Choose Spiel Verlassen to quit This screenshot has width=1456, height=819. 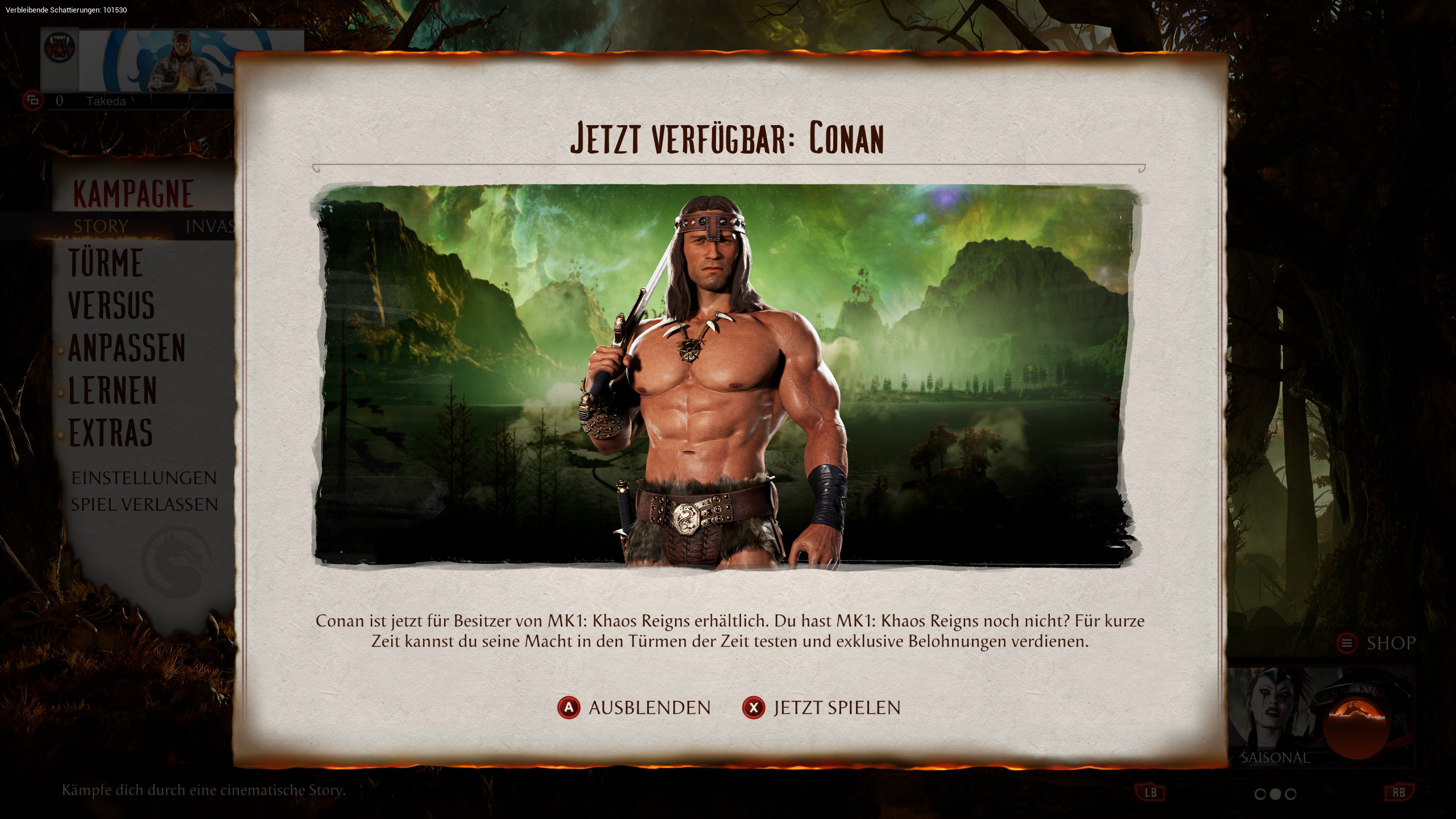tap(144, 504)
